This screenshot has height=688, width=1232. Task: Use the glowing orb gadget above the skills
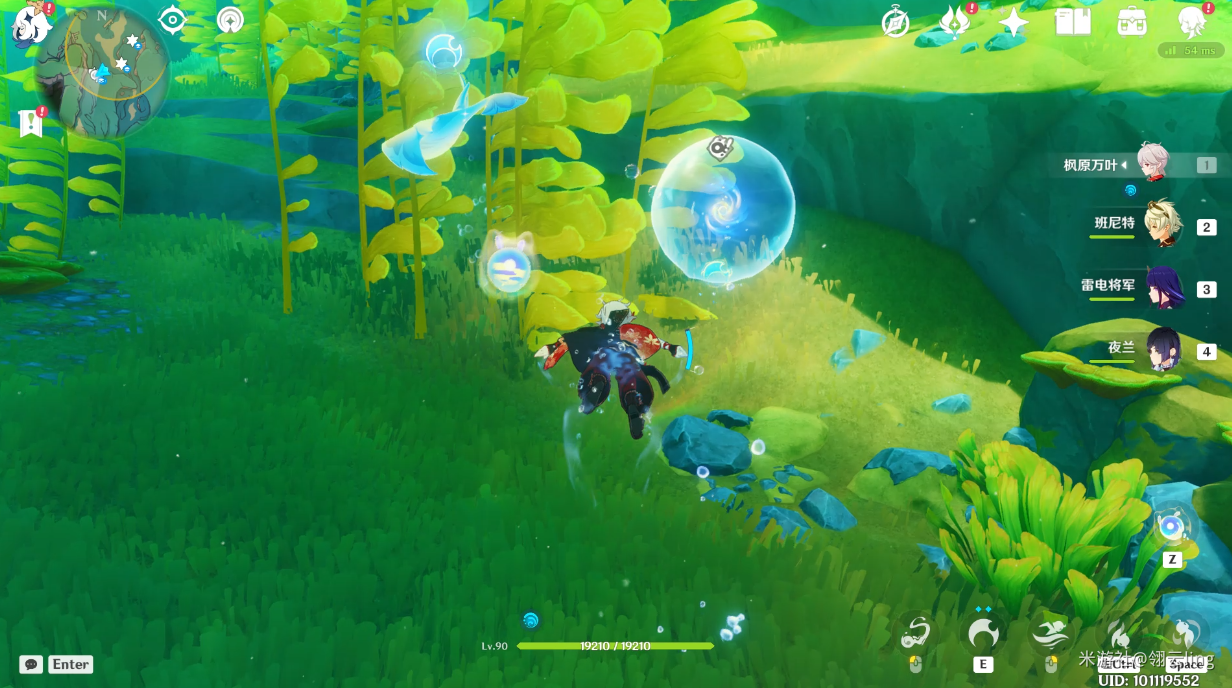(1171, 527)
